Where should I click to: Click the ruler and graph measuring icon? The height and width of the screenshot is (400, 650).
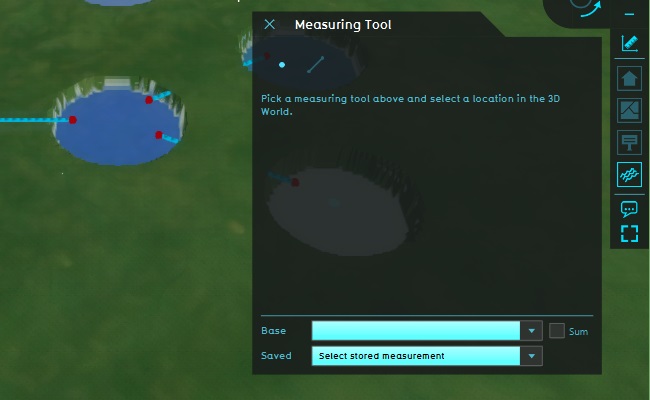pyautogui.click(x=629, y=43)
